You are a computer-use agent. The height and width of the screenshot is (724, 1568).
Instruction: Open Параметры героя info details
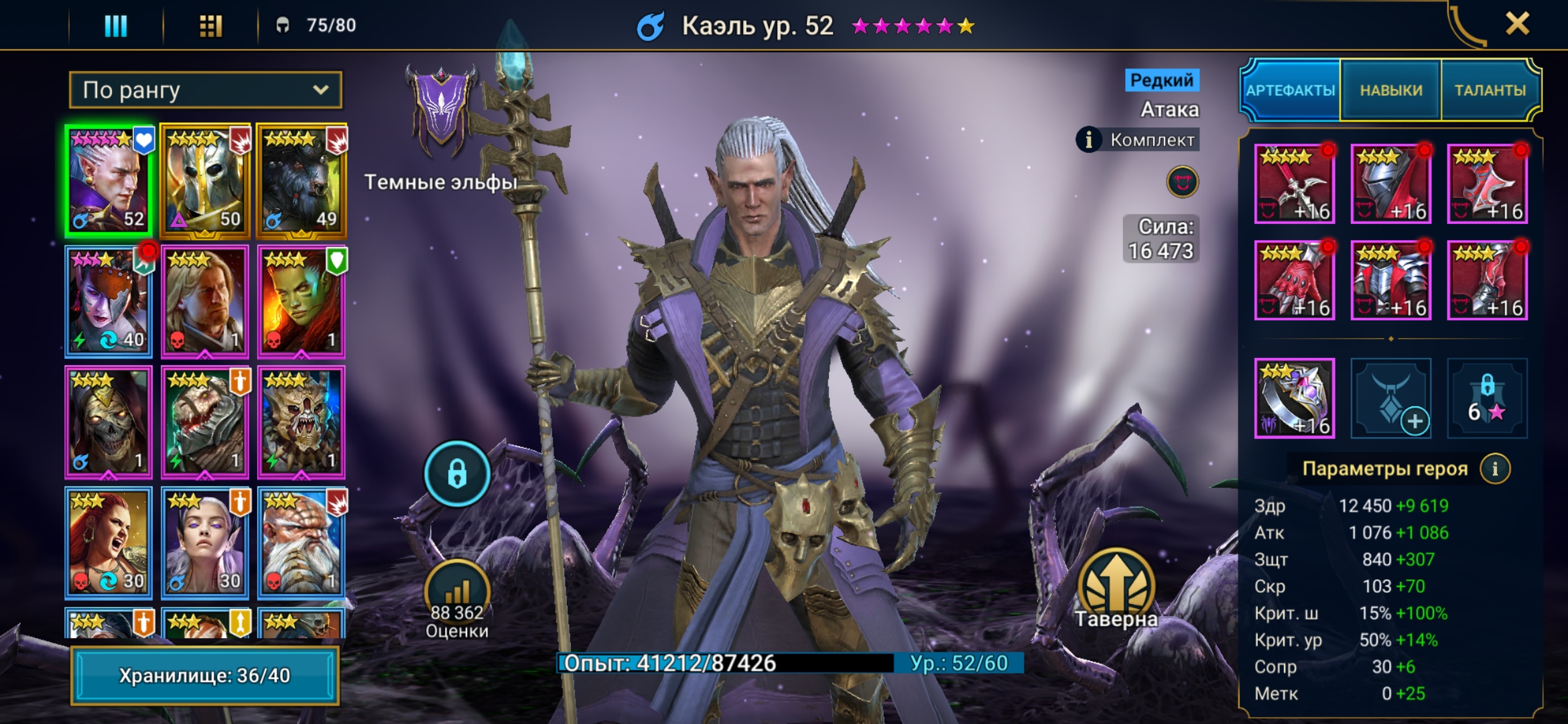(x=1495, y=469)
